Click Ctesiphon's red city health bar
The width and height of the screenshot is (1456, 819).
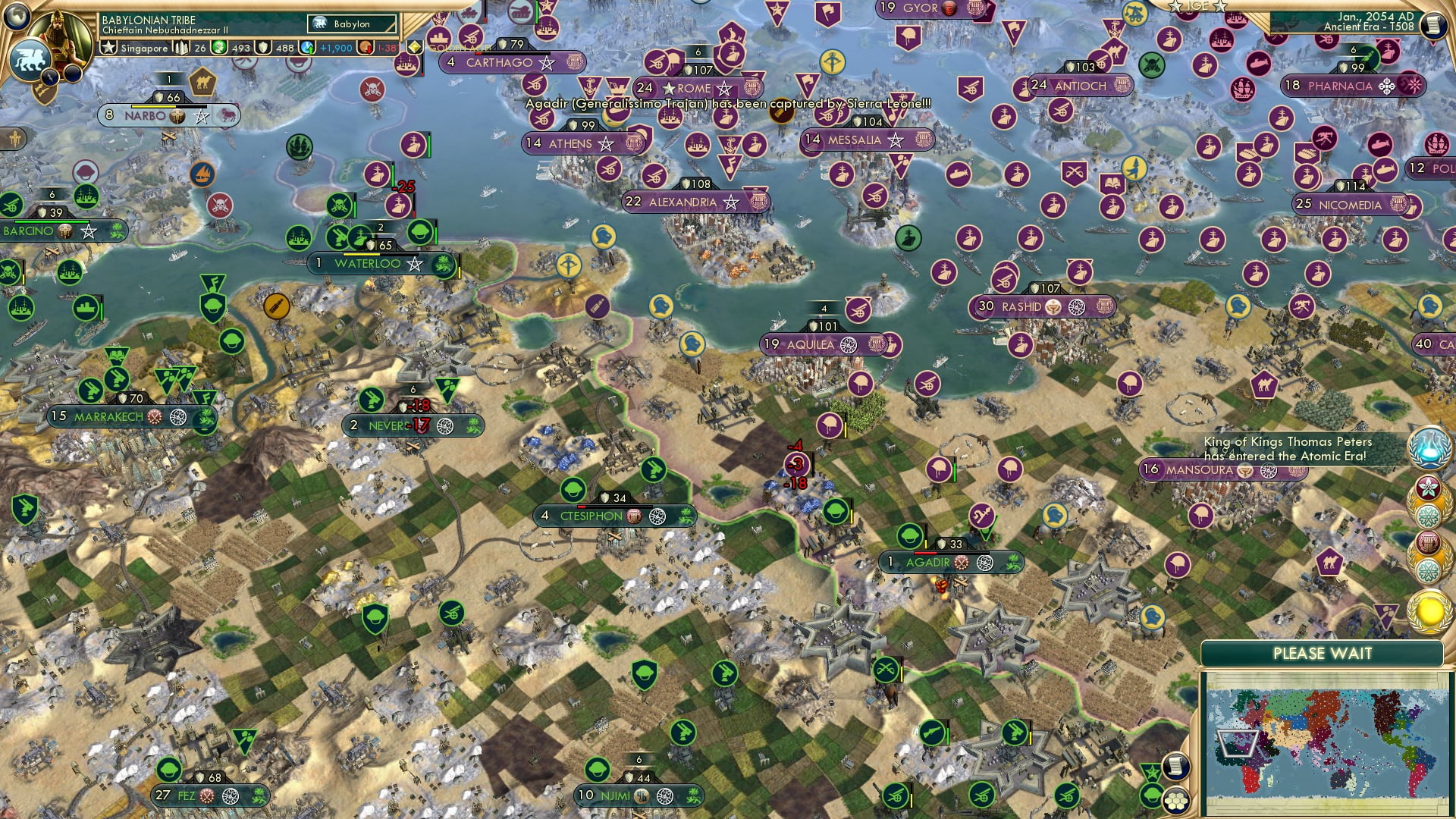(581, 507)
